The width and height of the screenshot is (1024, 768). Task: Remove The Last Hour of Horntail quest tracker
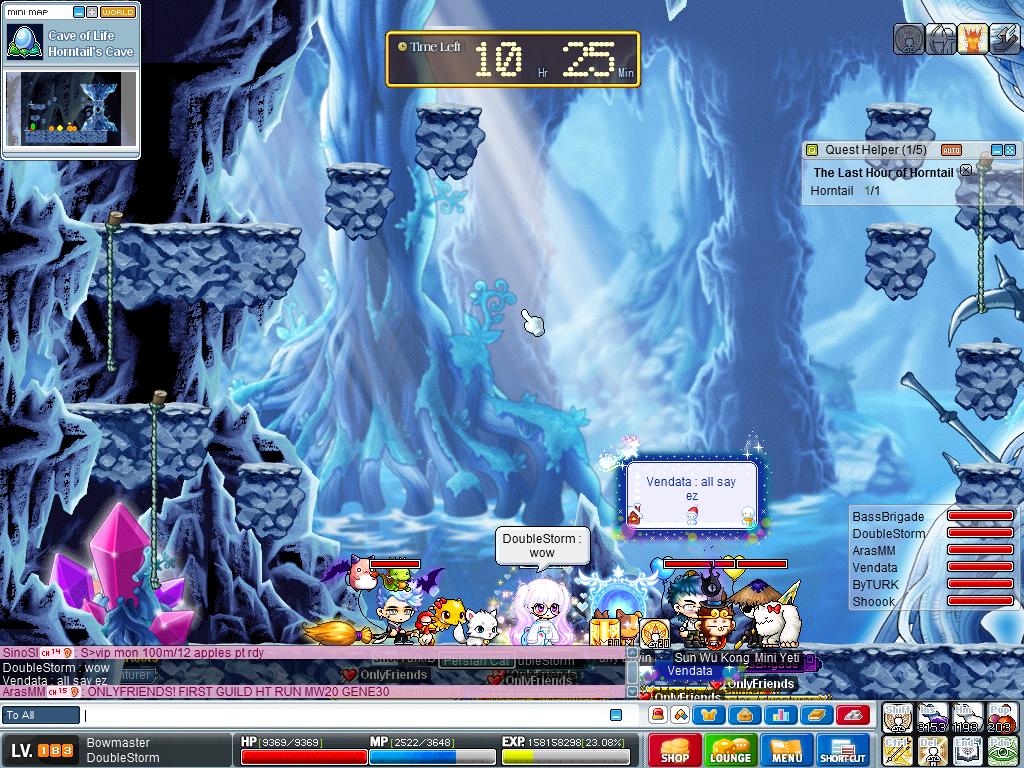tap(966, 171)
